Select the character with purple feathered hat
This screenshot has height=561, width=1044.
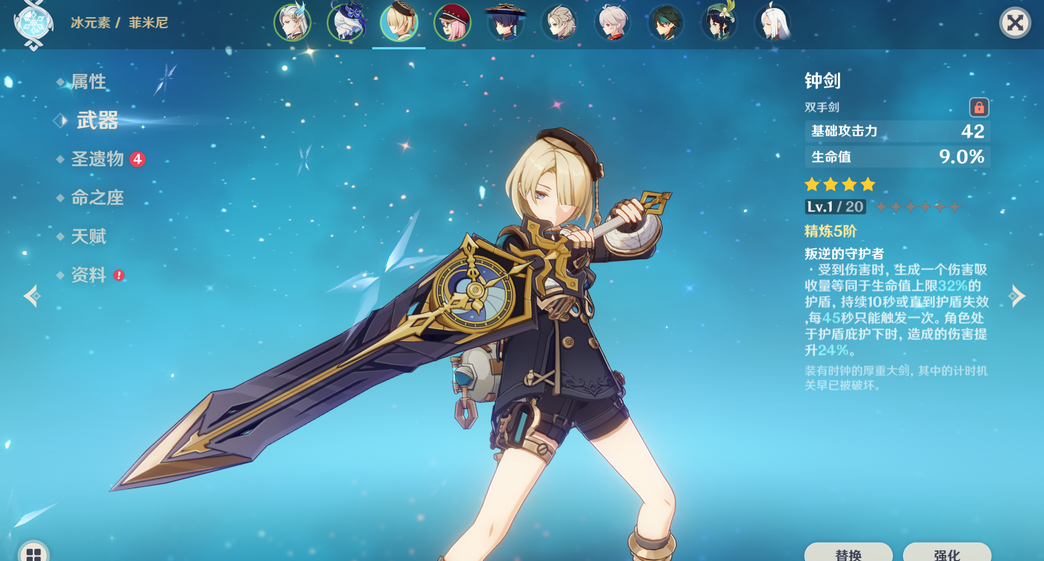coord(345,23)
